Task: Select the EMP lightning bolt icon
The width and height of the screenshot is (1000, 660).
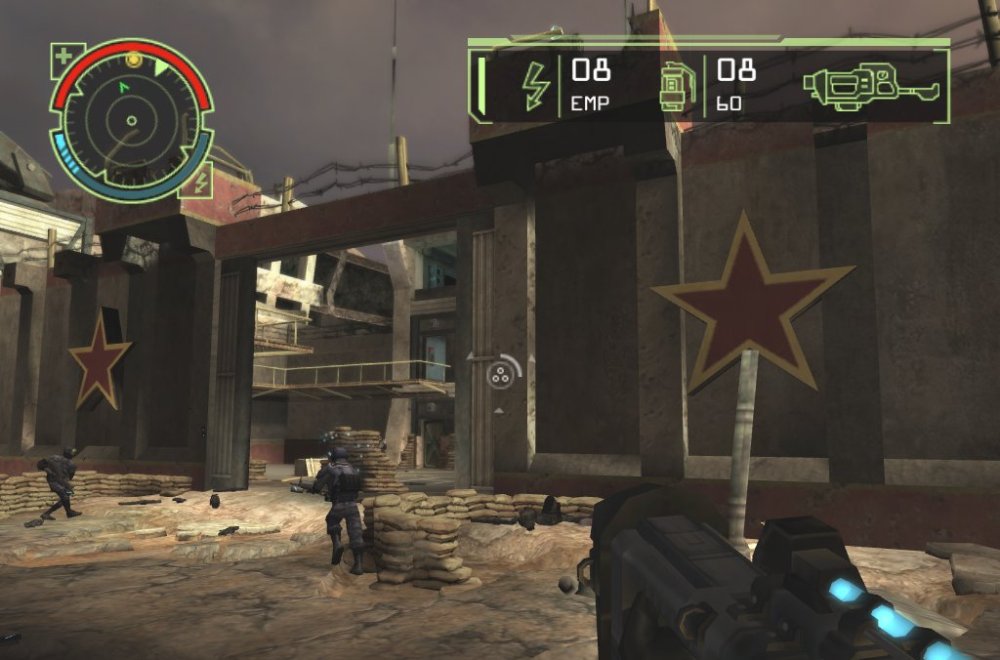Action: pos(536,86)
